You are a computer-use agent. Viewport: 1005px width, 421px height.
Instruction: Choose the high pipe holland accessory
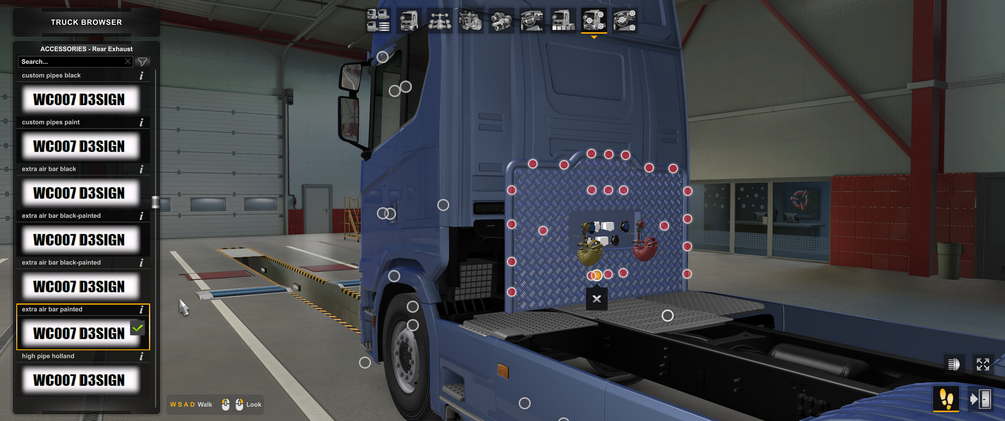point(79,380)
